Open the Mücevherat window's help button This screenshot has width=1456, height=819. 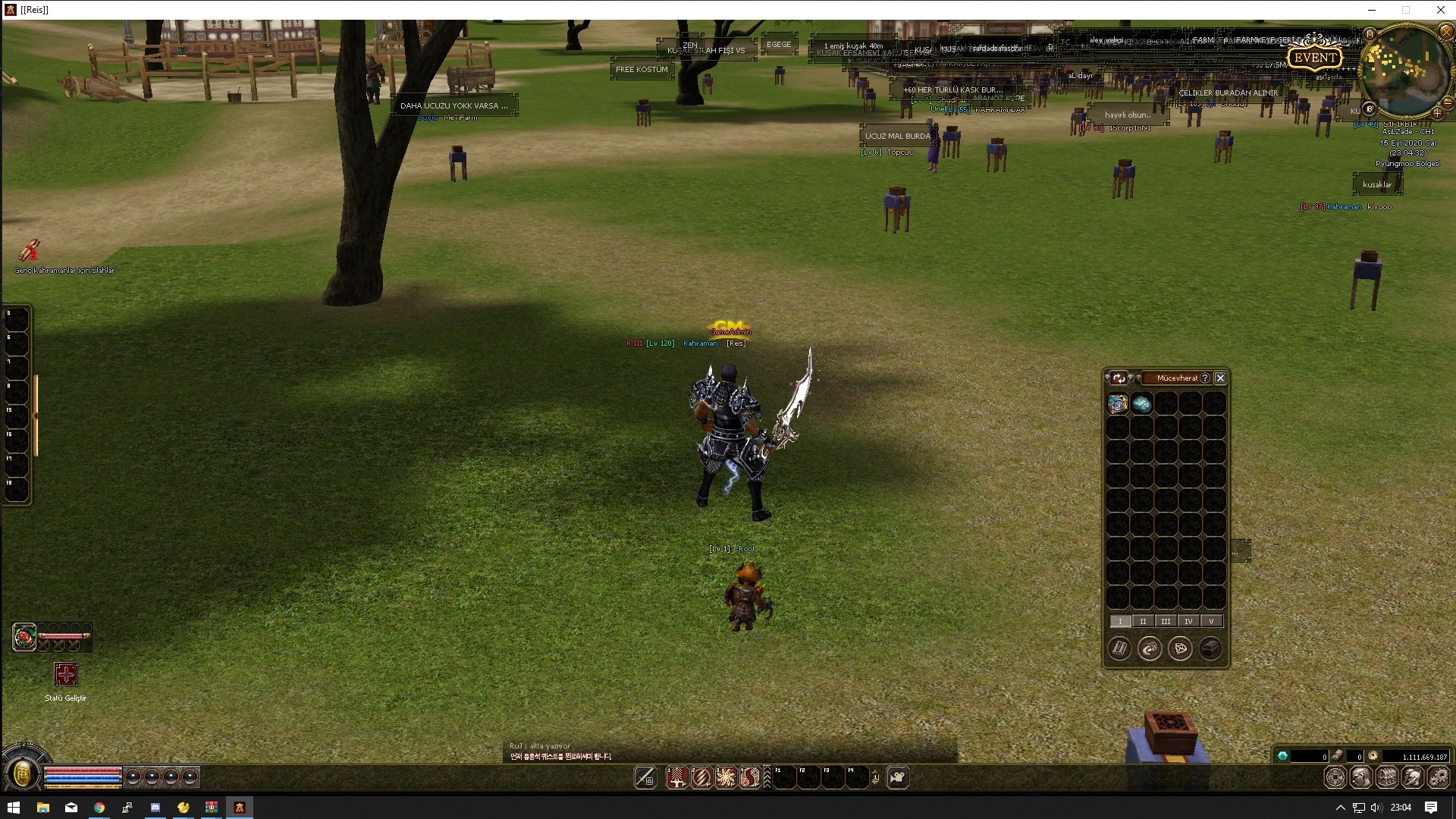[1205, 378]
